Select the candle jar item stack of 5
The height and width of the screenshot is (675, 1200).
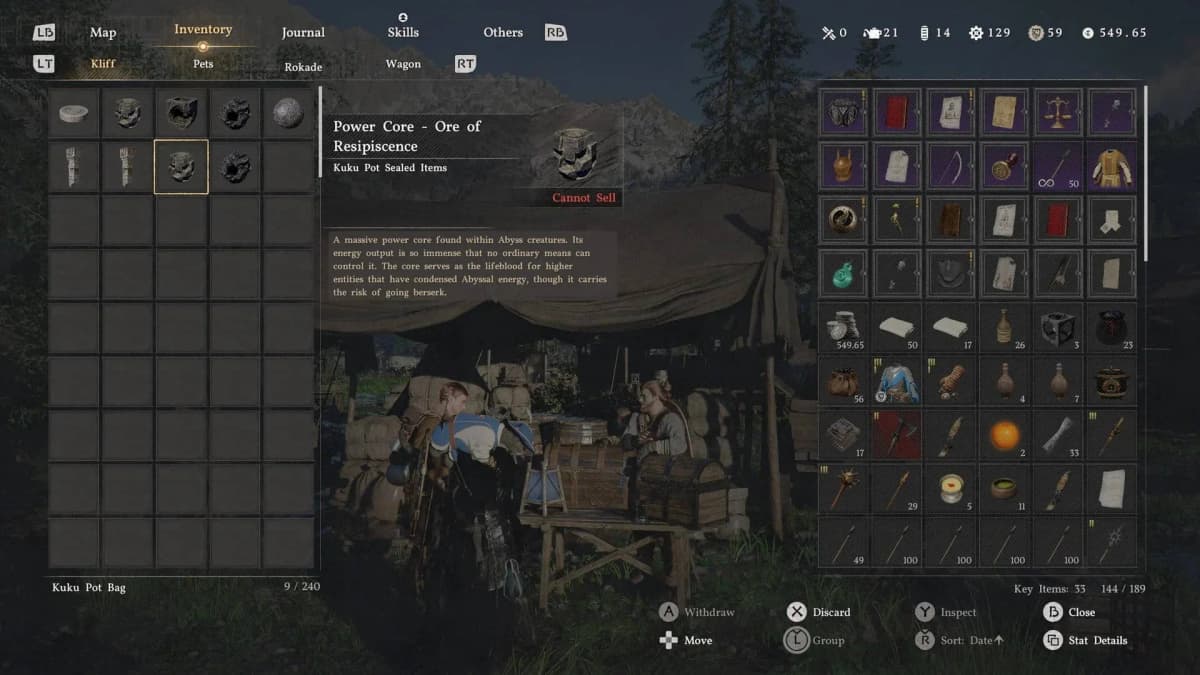click(x=951, y=489)
